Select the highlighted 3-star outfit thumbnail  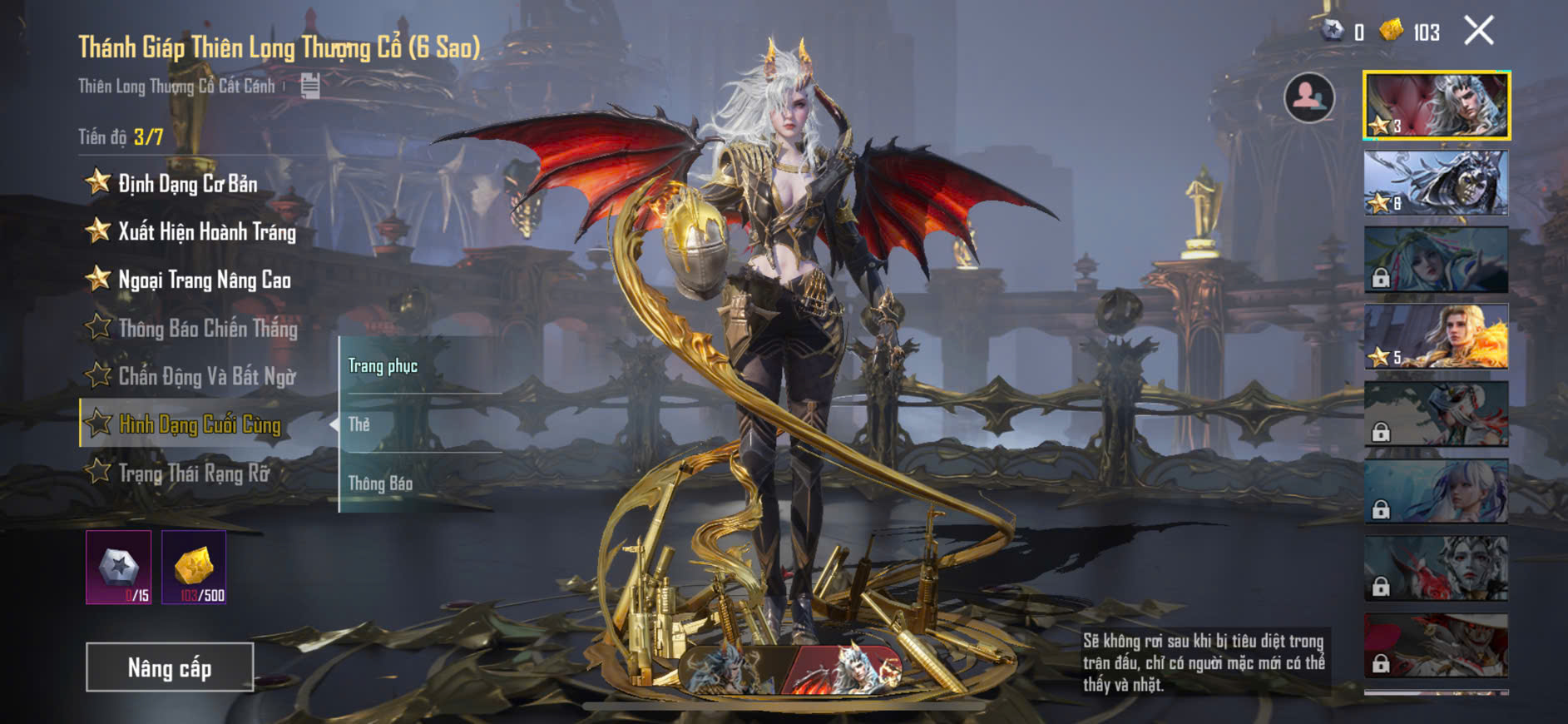(x=1437, y=106)
